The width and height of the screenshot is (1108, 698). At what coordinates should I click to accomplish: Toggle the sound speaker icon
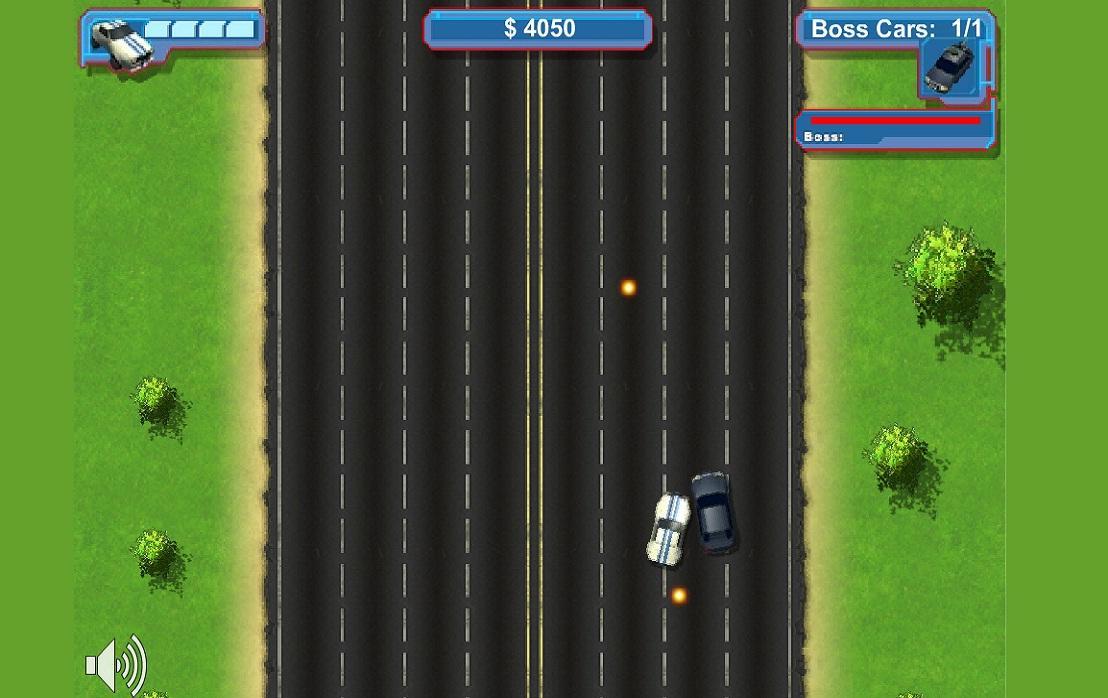(x=115, y=664)
